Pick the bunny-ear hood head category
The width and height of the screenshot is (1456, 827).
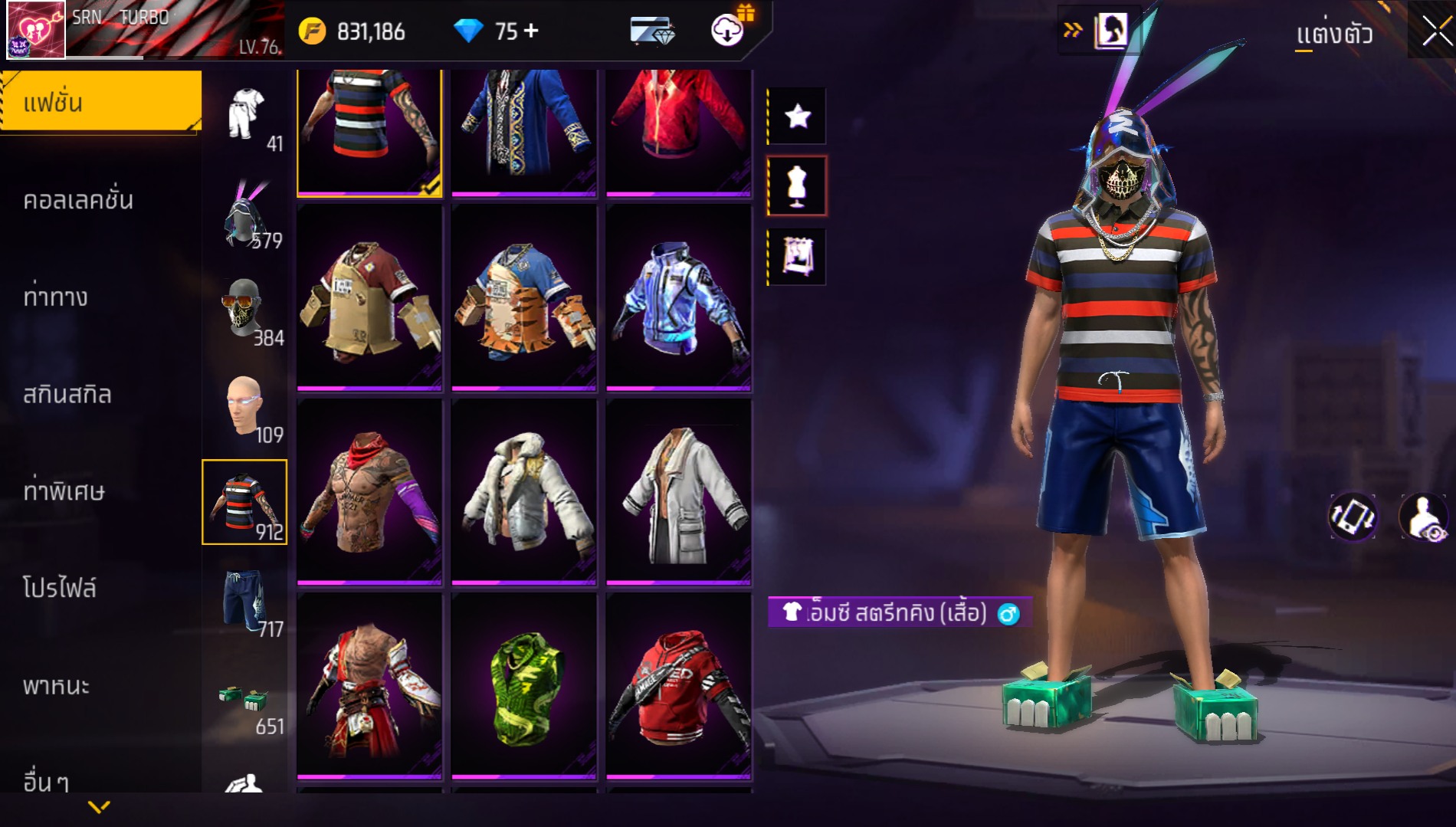(x=244, y=215)
